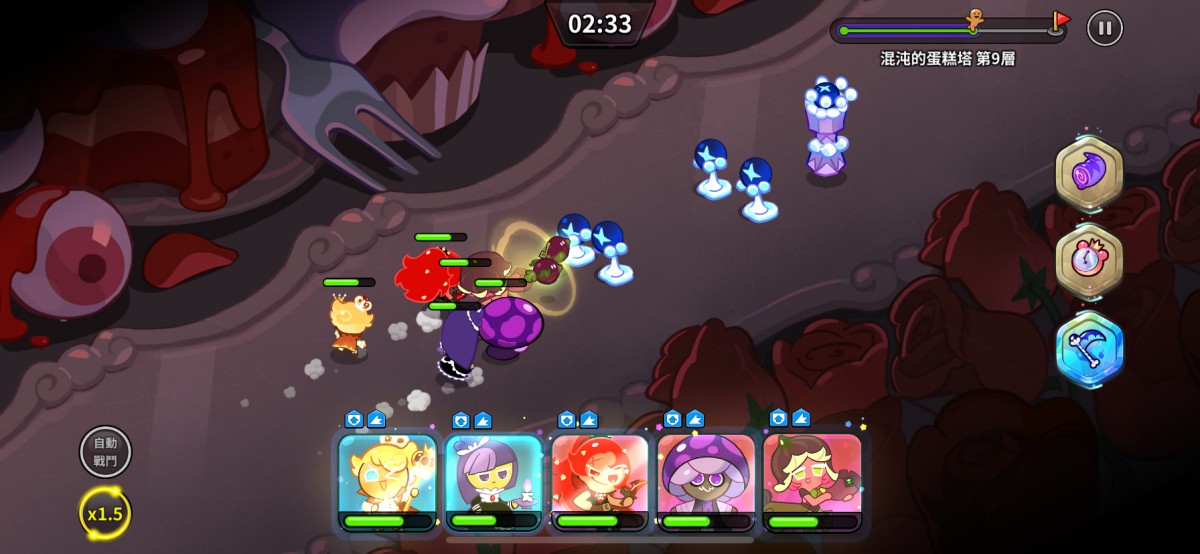Activate the pink stopwatch treasure skill
The height and width of the screenshot is (554, 1200).
point(1089,262)
